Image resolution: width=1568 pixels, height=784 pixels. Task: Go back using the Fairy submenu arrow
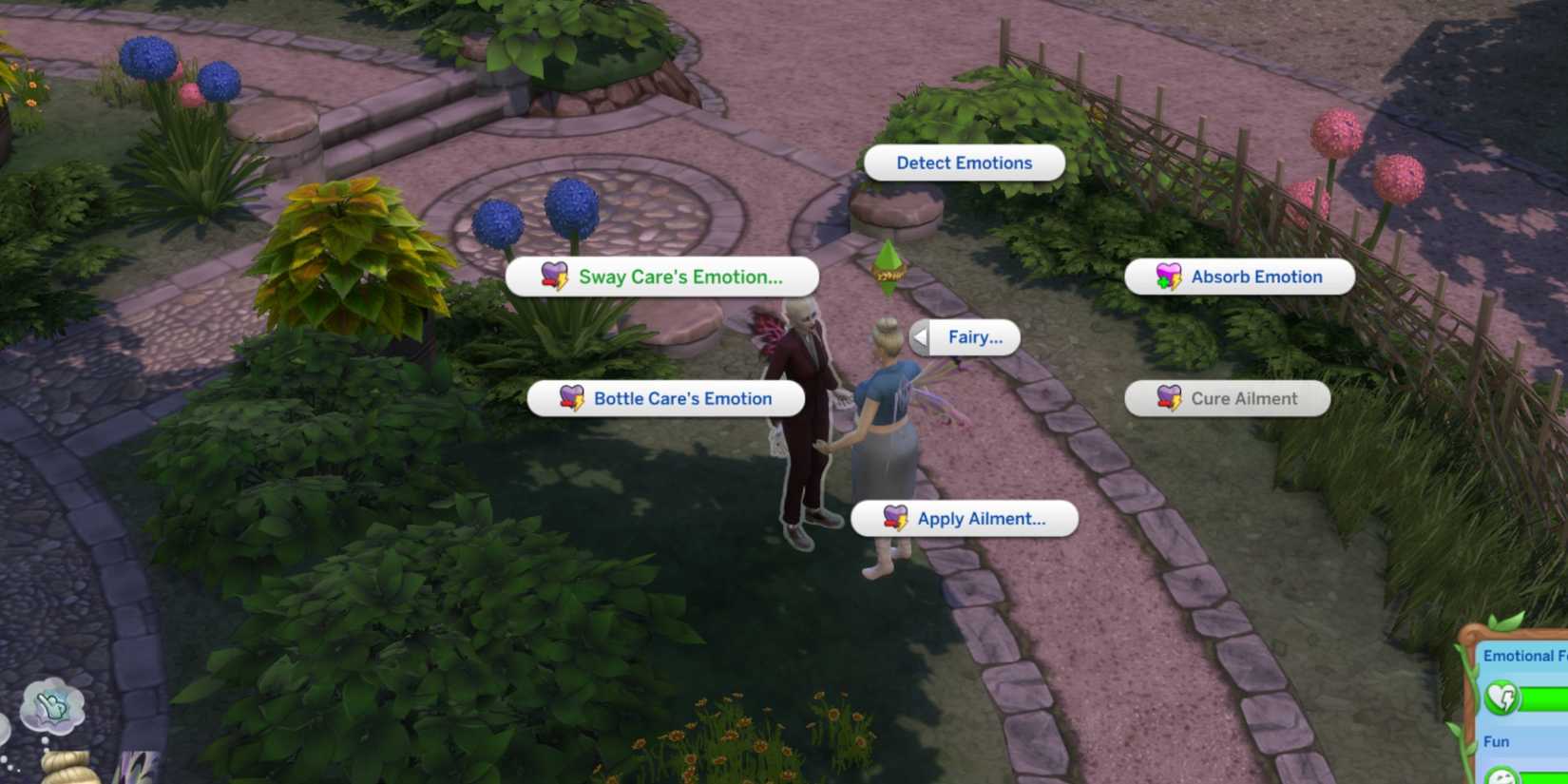pyautogui.click(x=918, y=336)
